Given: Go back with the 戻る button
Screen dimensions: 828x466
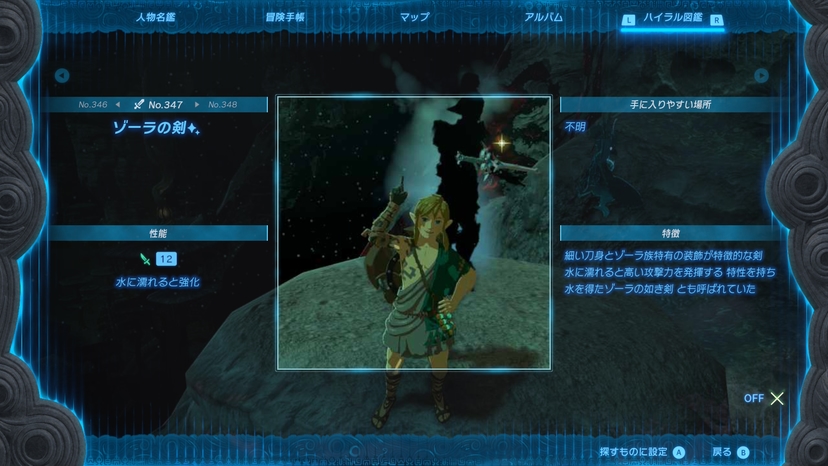Looking at the screenshot, I should 729,452.
